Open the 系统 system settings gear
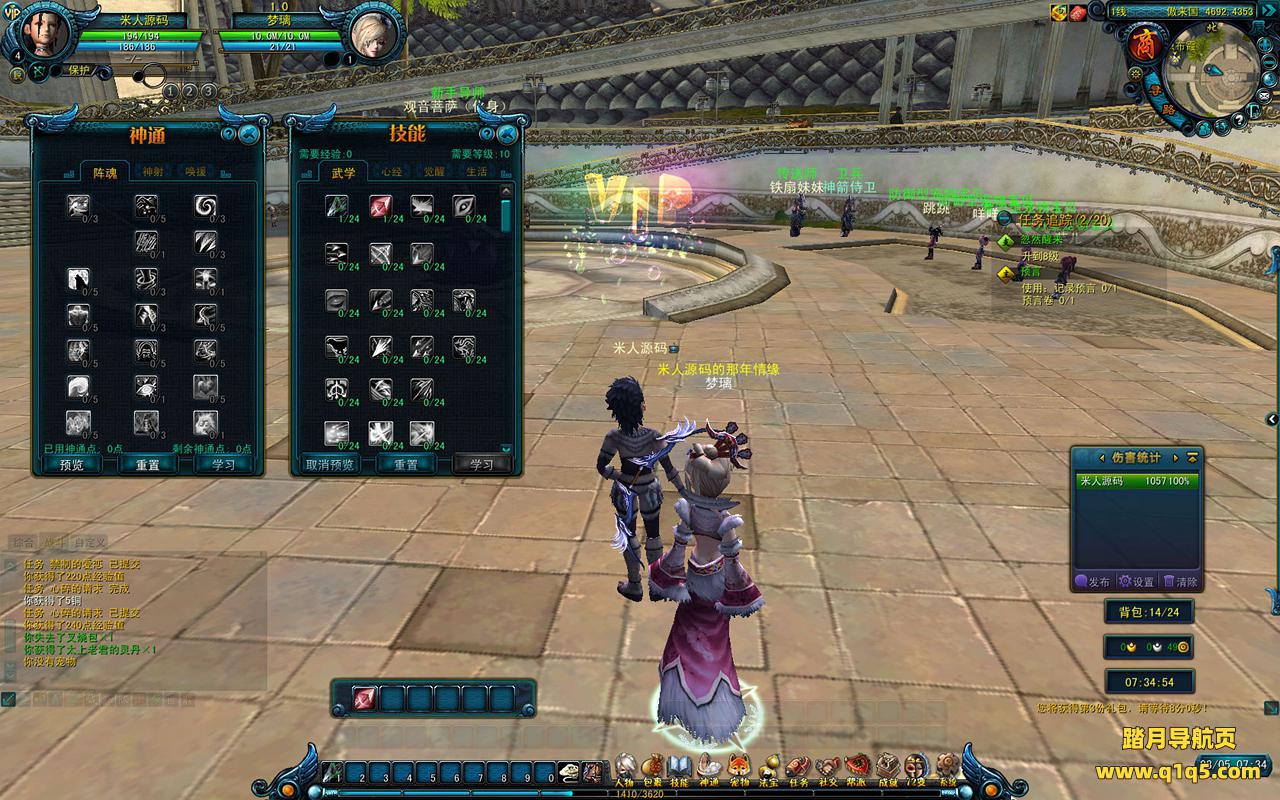The image size is (1280, 800). (x=946, y=768)
